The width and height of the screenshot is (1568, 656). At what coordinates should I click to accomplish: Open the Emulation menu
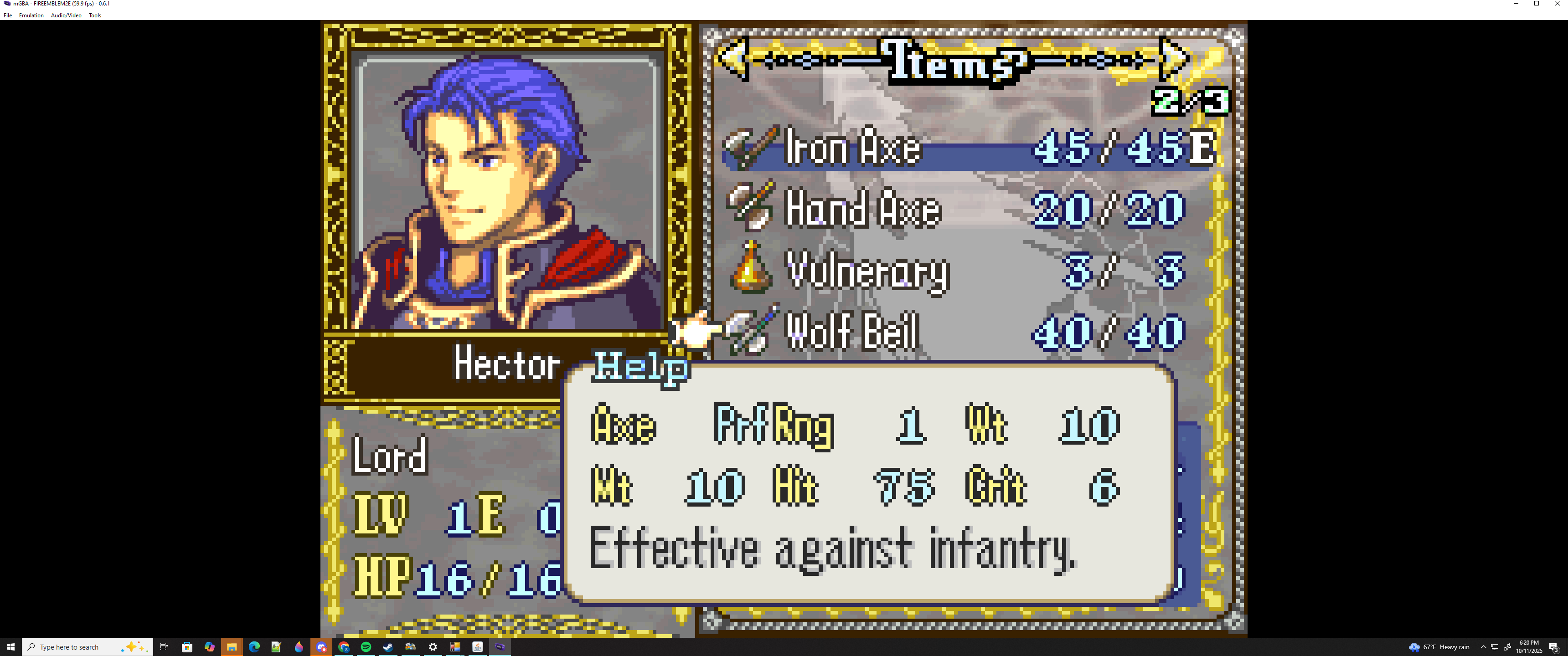(x=31, y=15)
